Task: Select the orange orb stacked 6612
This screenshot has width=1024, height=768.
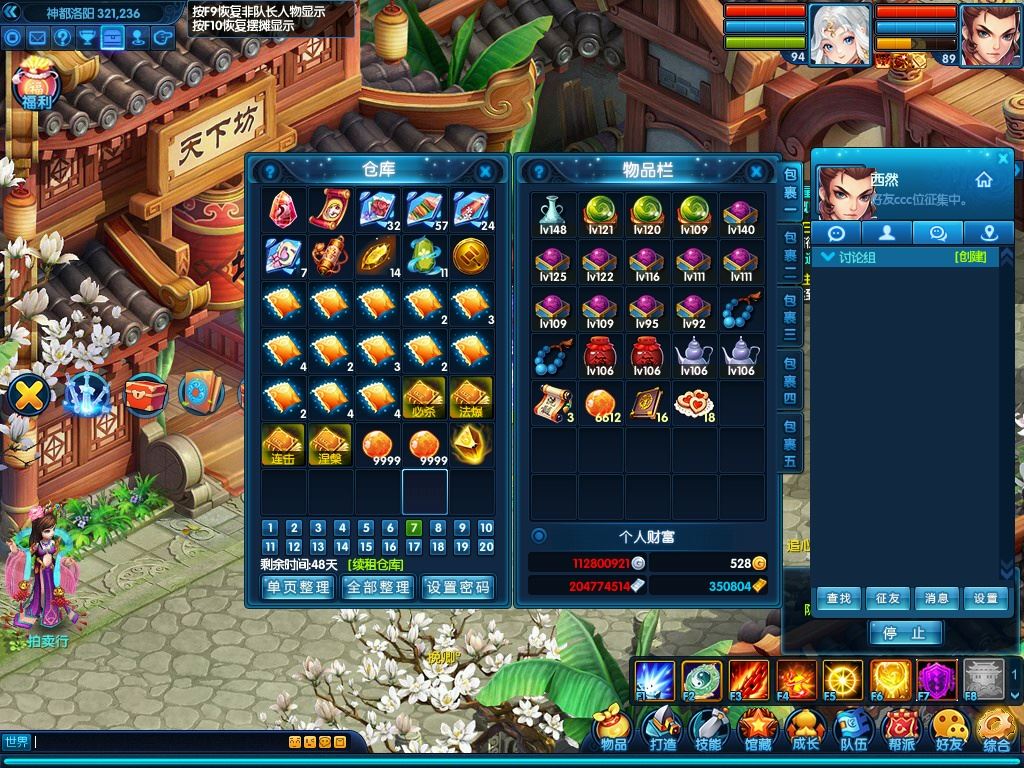Action: point(600,402)
